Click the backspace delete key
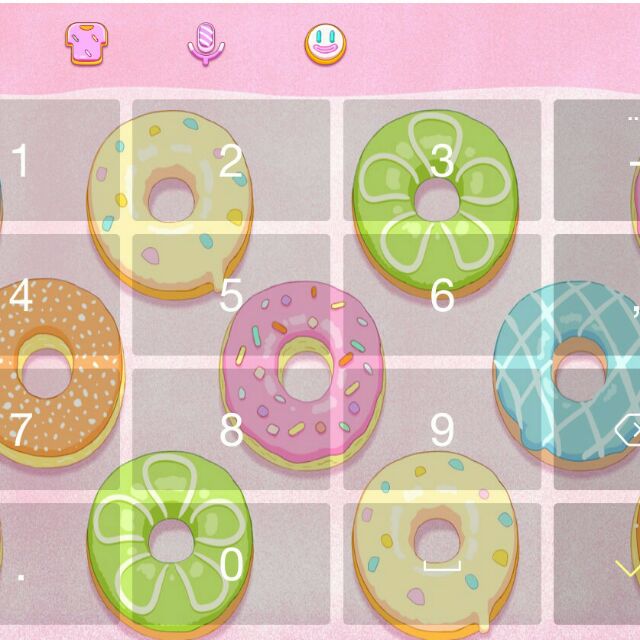Viewport: 640px width, 640px height. coord(612,431)
